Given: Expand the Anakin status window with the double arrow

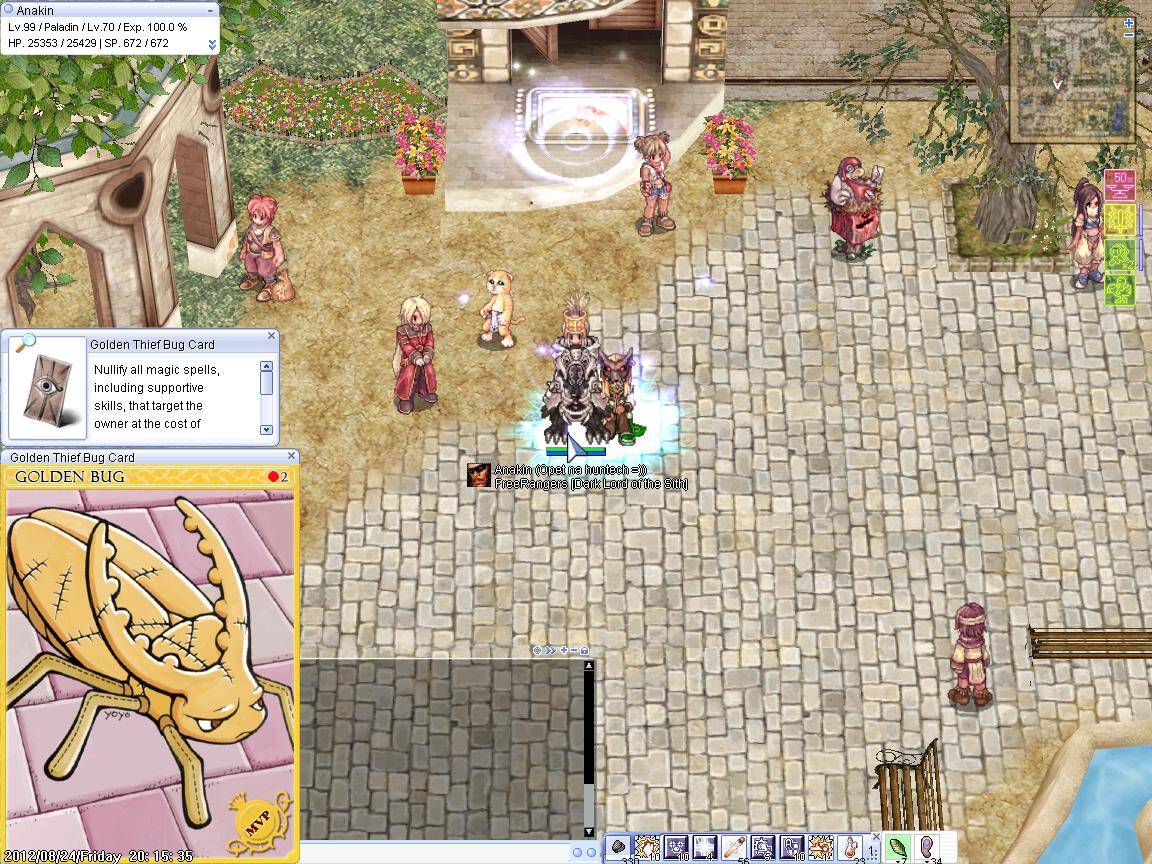Looking at the screenshot, I should (x=212, y=44).
